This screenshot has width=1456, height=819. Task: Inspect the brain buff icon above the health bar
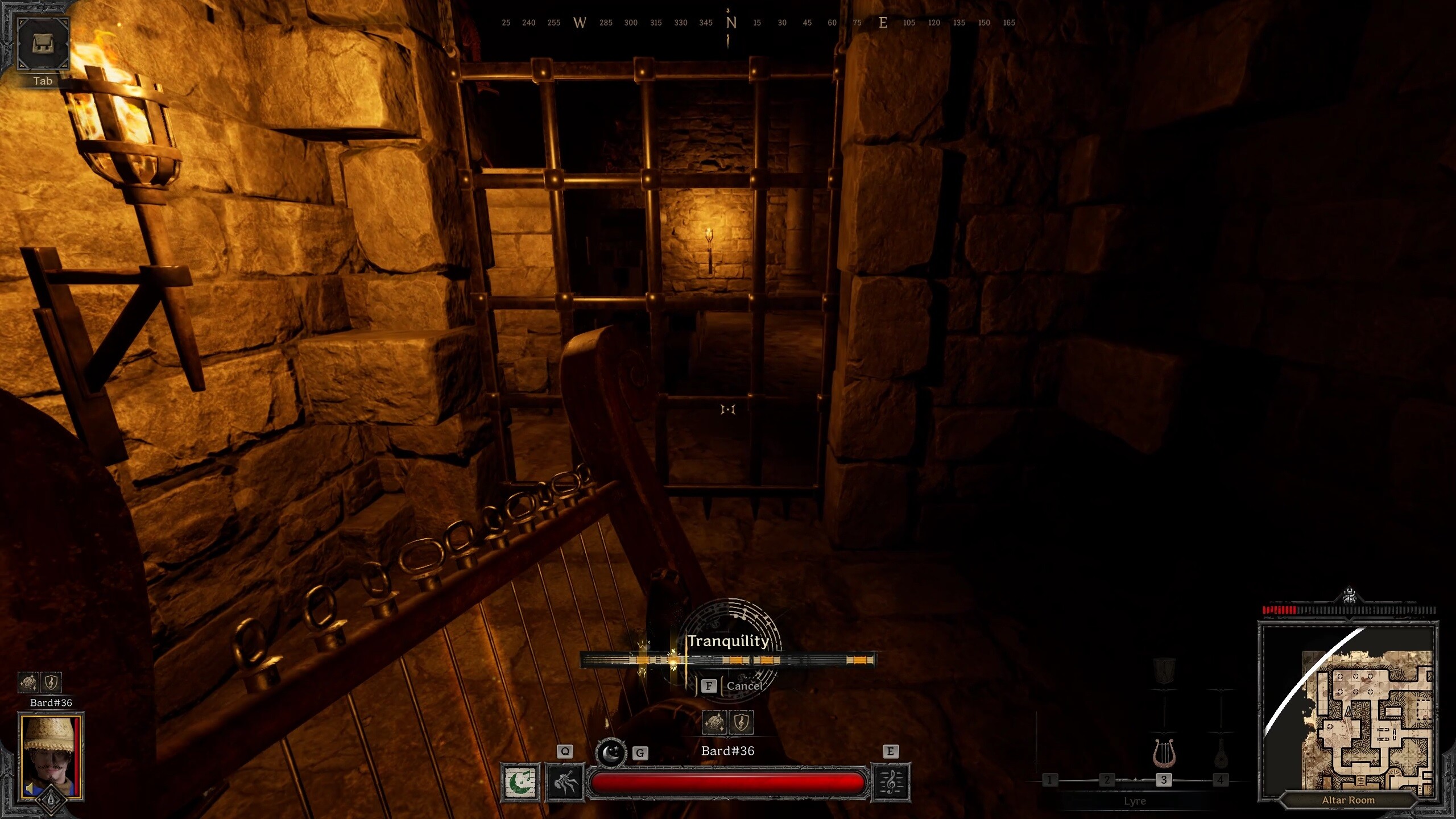point(715,722)
